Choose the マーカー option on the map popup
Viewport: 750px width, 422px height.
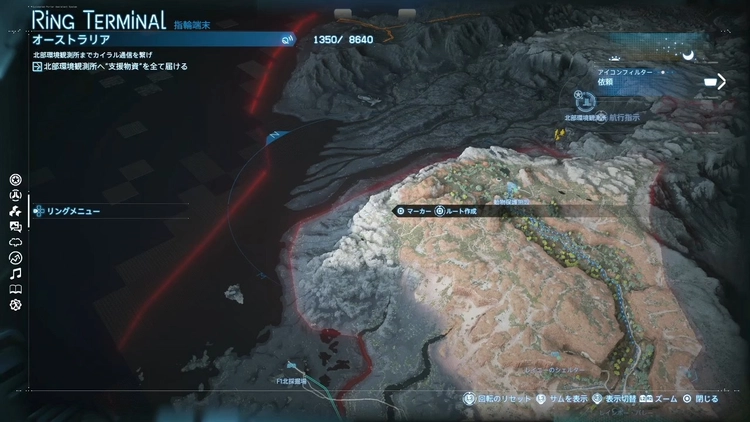click(x=414, y=211)
